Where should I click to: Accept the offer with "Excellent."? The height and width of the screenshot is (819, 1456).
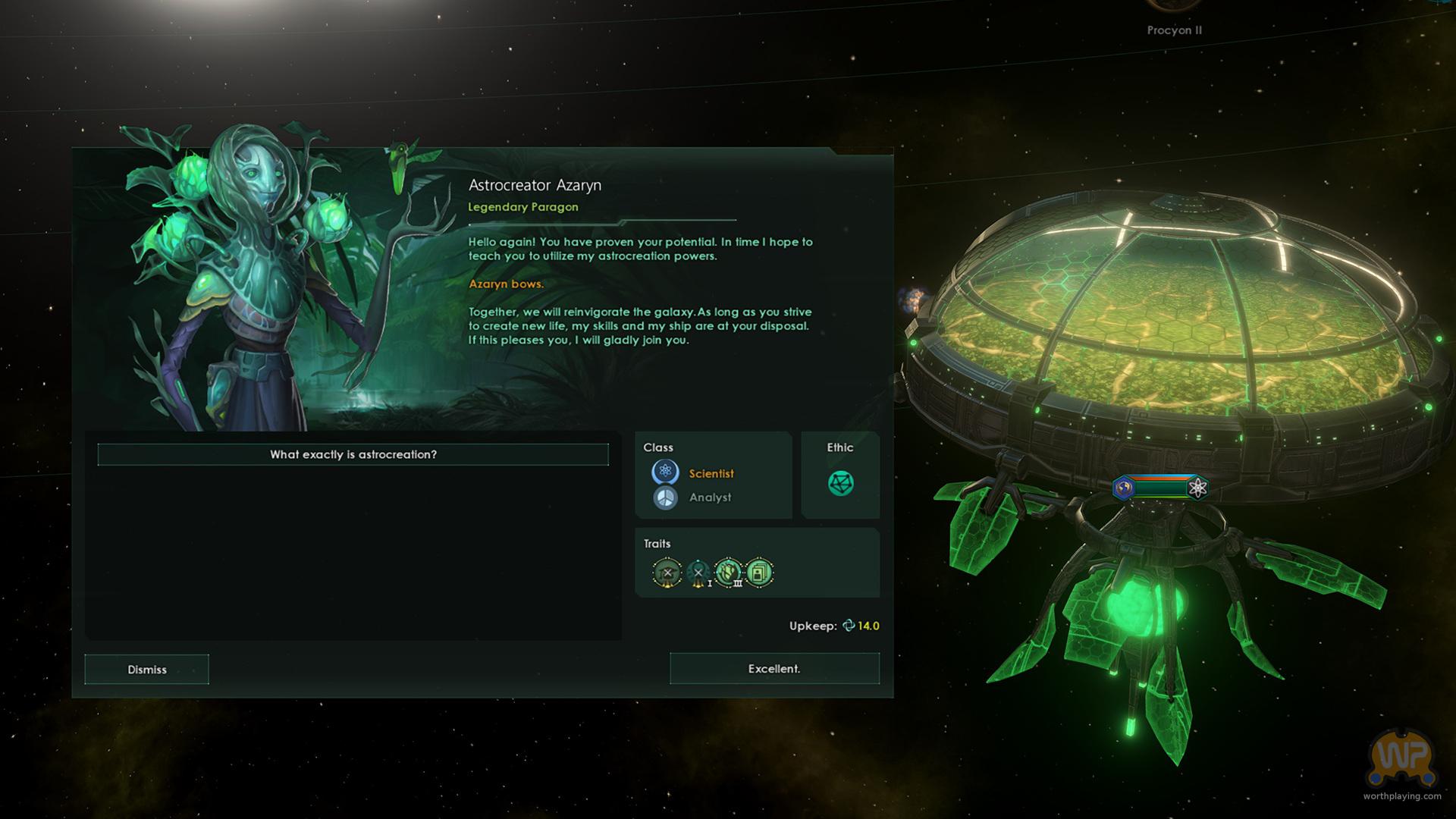click(x=774, y=669)
